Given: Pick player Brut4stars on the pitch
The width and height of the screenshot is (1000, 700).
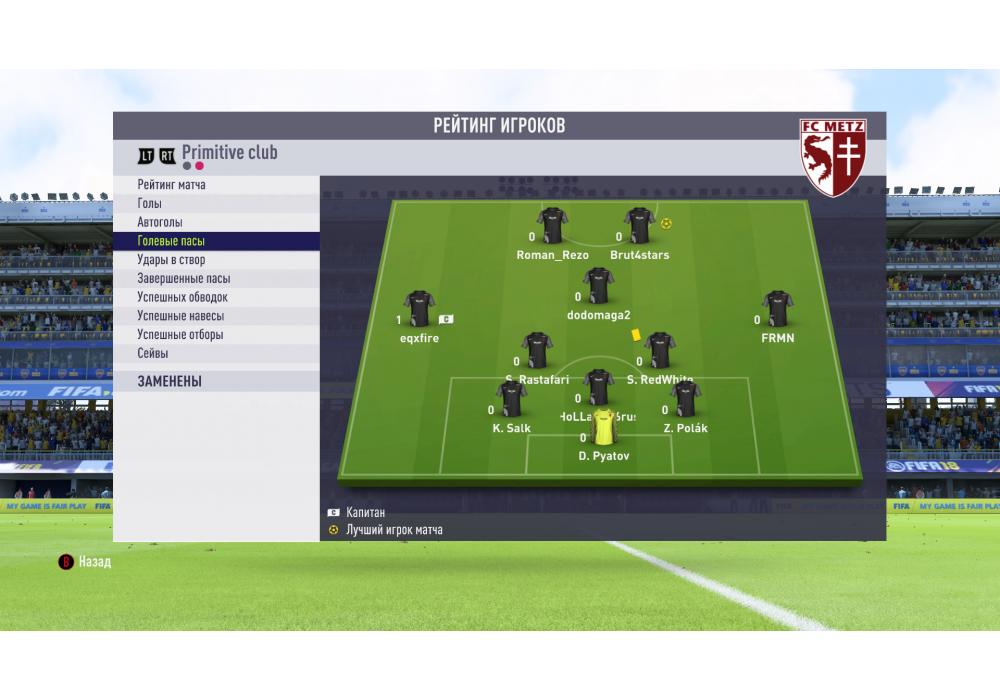Looking at the screenshot, I should click(x=639, y=227).
